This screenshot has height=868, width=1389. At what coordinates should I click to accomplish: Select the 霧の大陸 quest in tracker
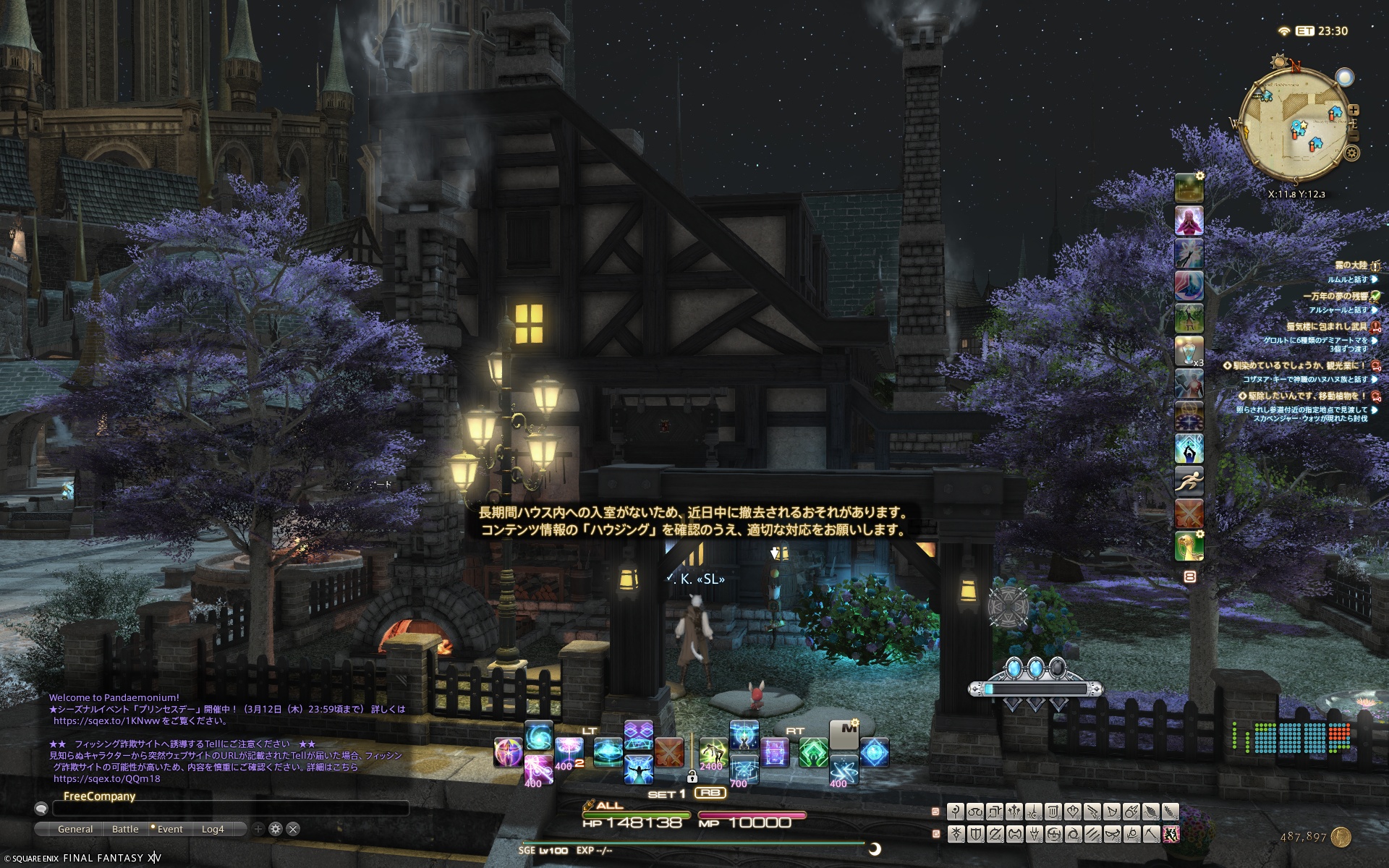(1351, 265)
